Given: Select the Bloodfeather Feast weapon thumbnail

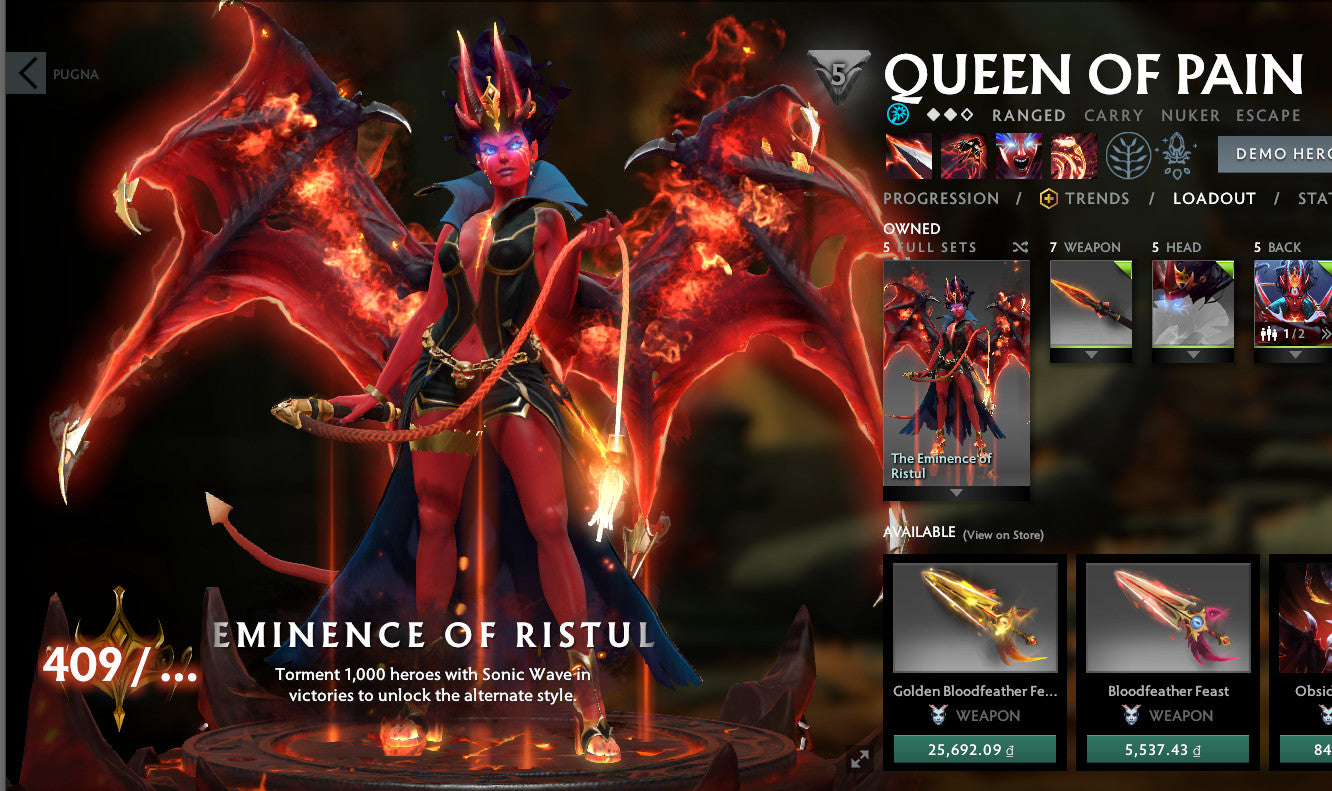Looking at the screenshot, I should tap(1168, 615).
